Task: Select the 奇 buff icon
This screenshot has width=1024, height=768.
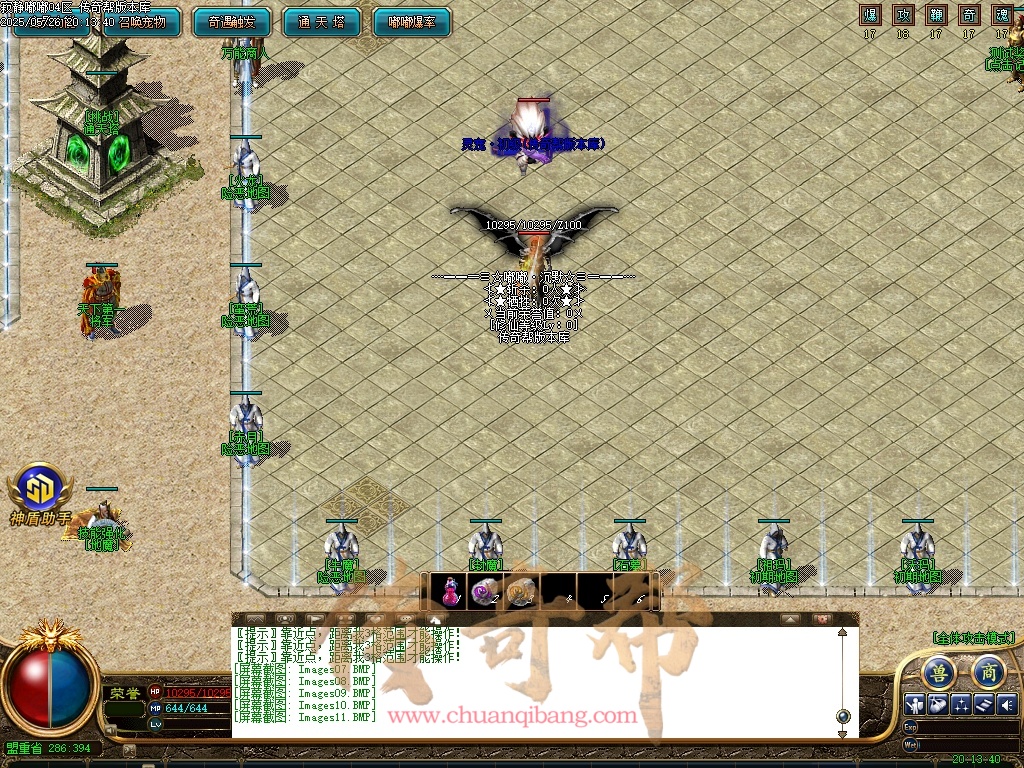Action: click(x=968, y=15)
